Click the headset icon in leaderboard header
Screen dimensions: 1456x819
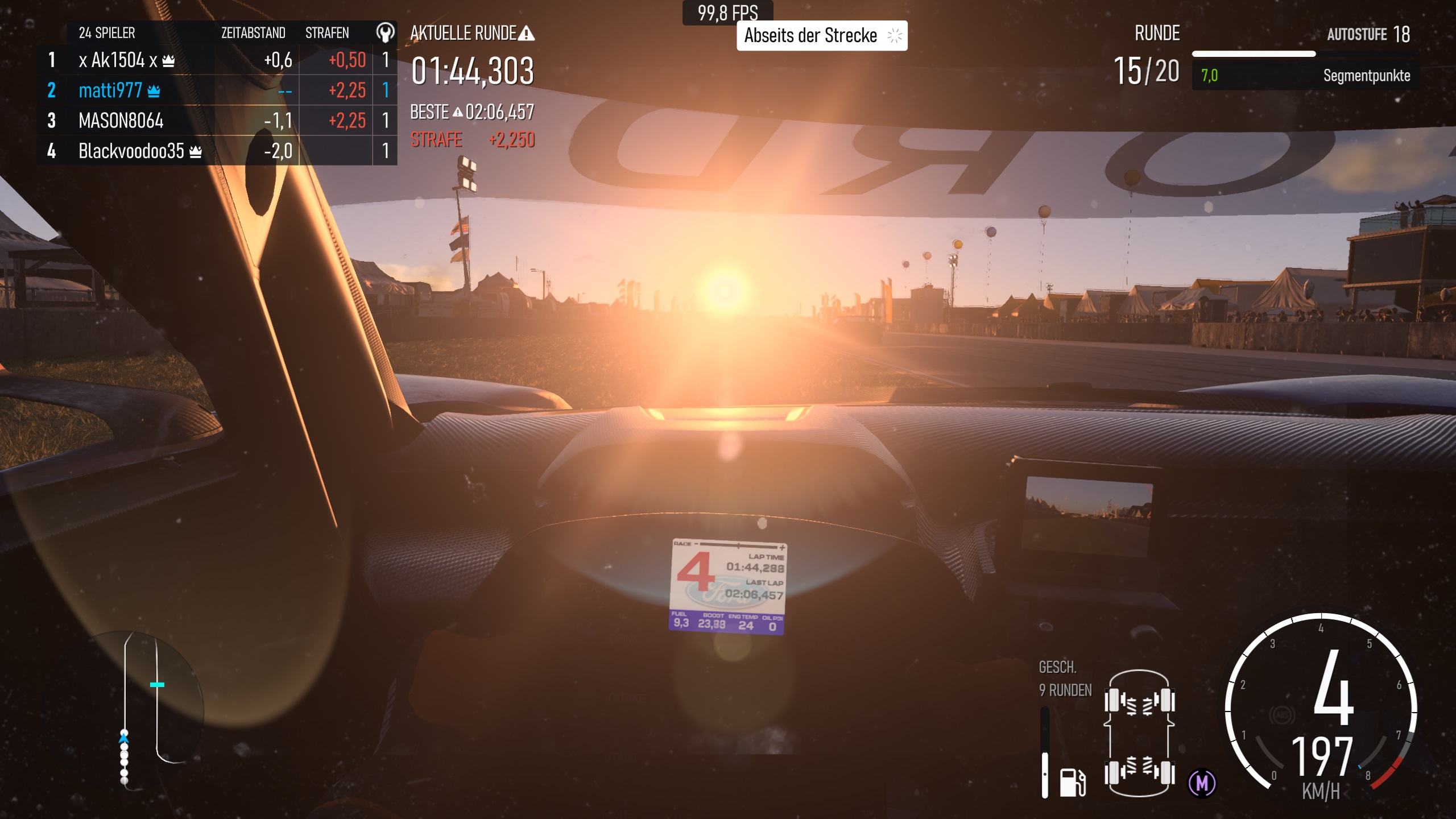(x=385, y=33)
